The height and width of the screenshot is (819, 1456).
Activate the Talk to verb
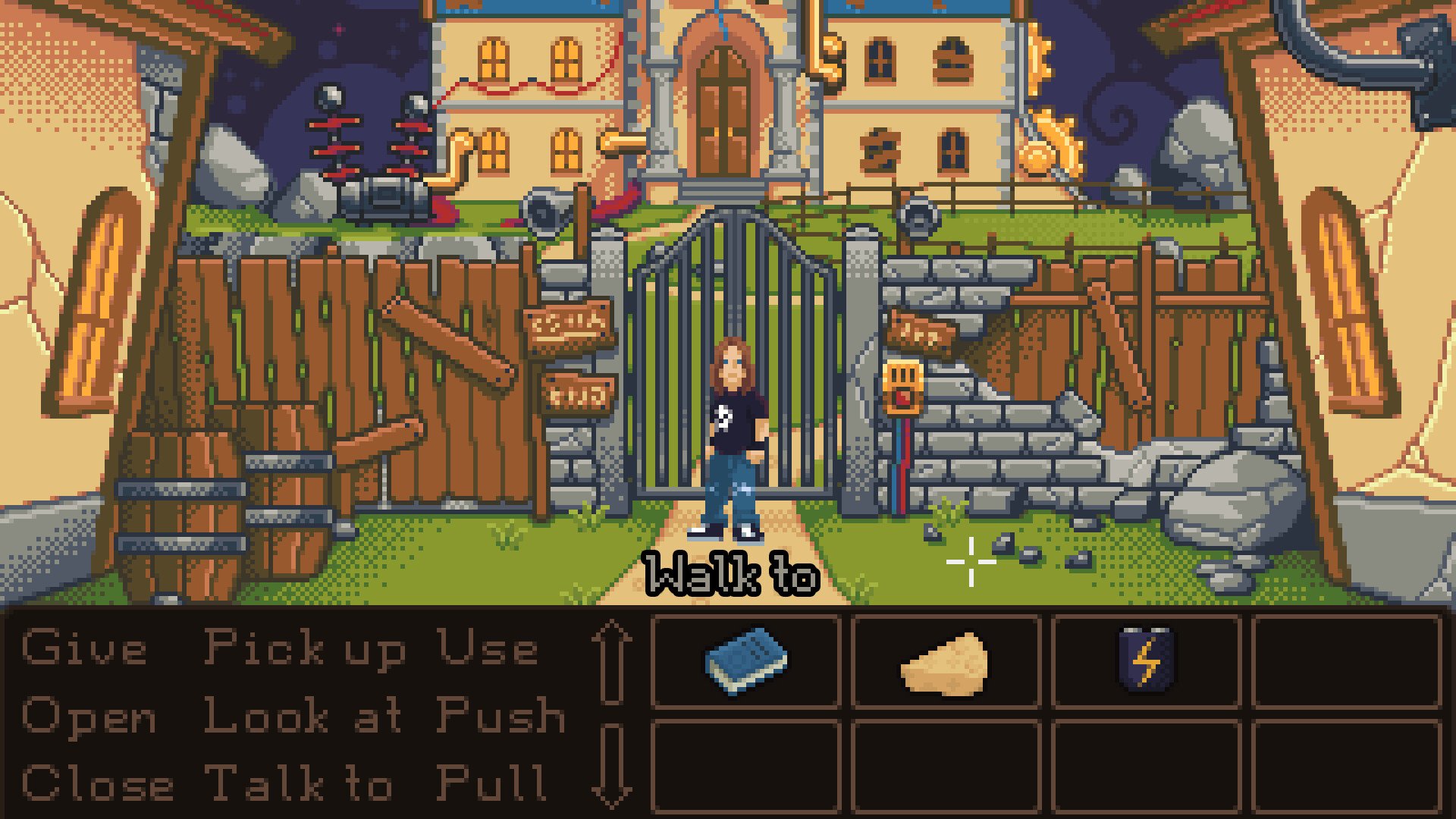300,783
